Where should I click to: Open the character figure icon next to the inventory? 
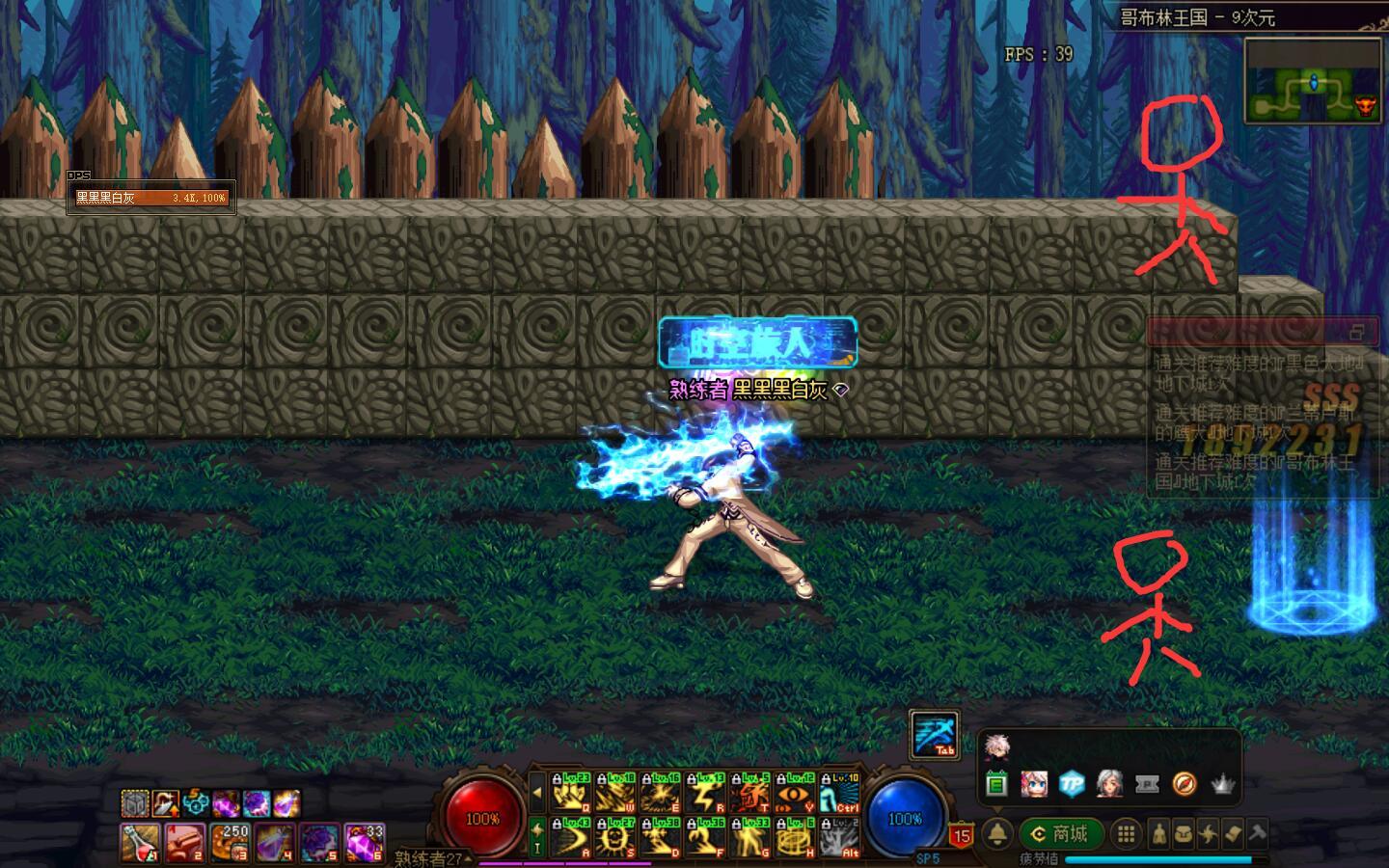coord(1157,833)
